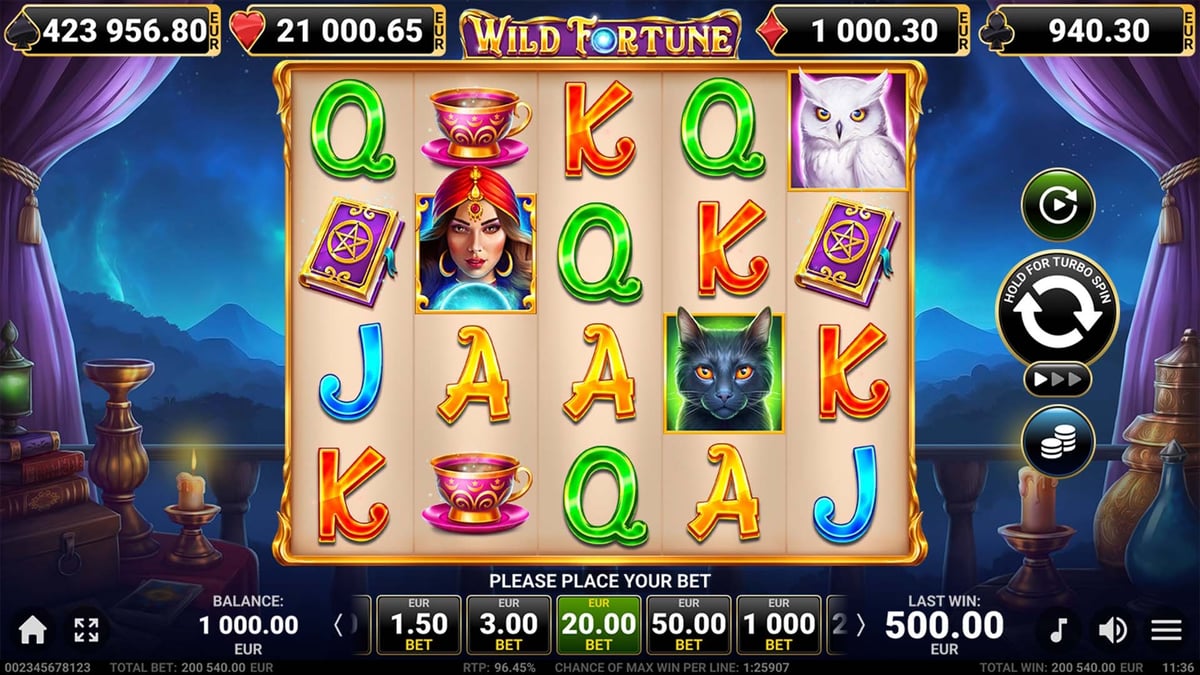The height and width of the screenshot is (675, 1200).
Task: Choose the 3.00 EUR bet
Action: 509,626
